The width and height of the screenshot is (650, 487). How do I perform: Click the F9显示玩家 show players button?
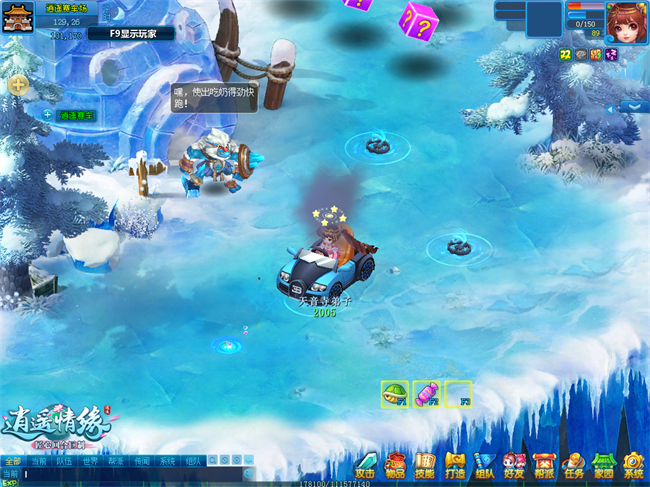[x=130, y=33]
